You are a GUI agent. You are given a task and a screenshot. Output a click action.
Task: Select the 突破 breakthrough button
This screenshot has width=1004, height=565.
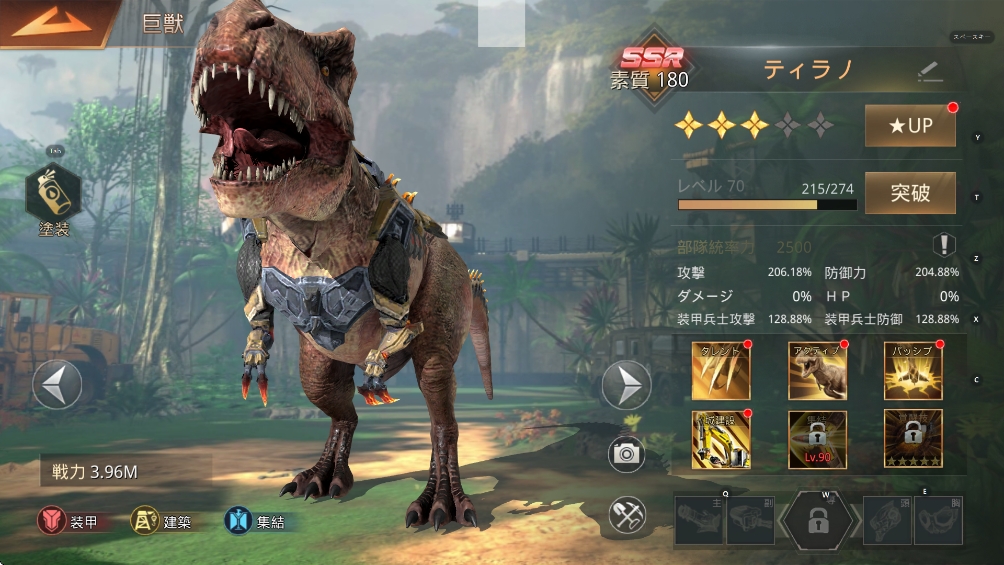910,193
